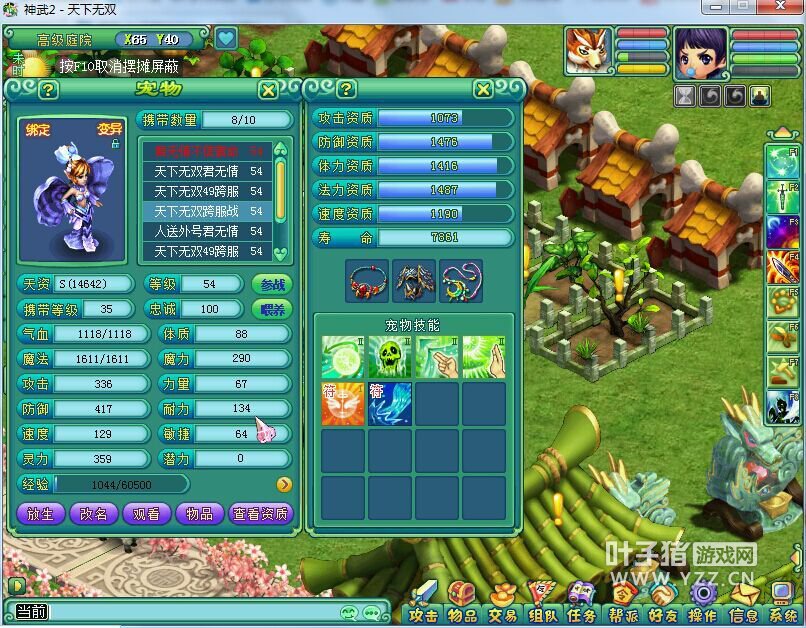This screenshot has height=628, width=806.
Task: Click the 参战 battle button
Action: coord(272,284)
